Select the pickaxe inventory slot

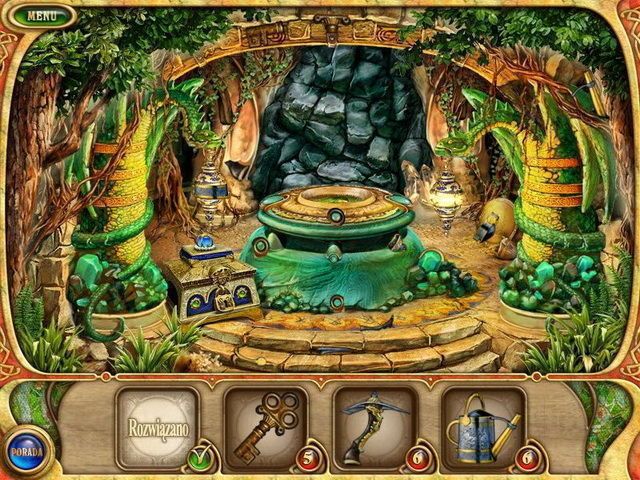(373, 428)
